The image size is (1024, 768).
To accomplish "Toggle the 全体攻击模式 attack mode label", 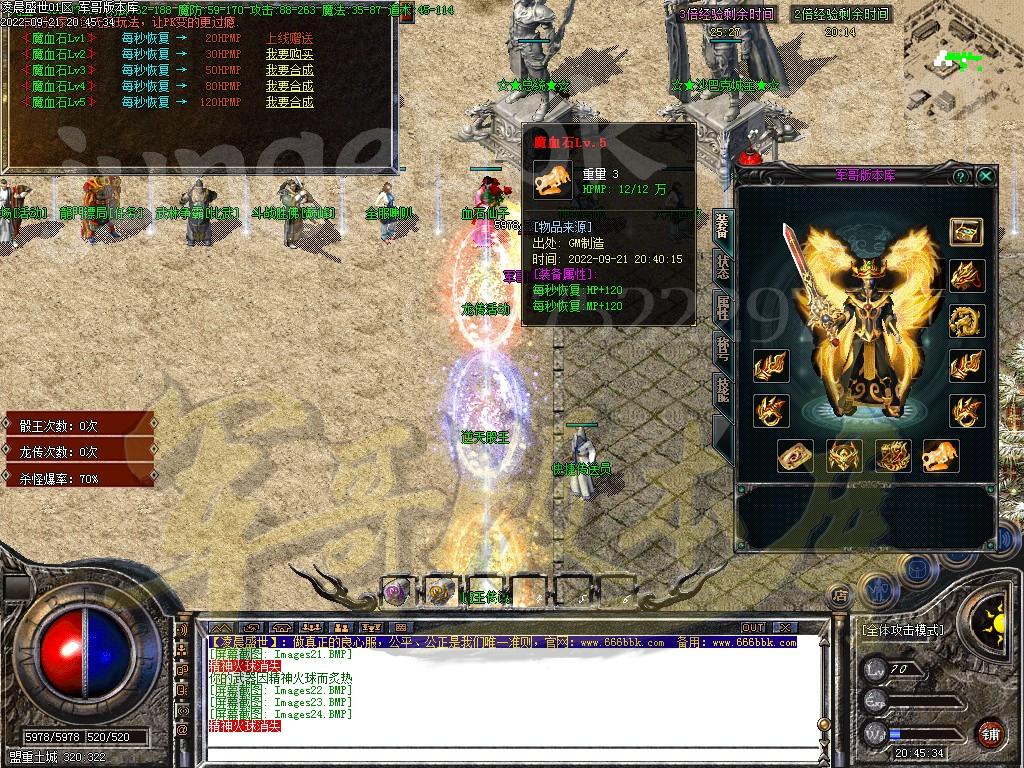I will pos(902,631).
